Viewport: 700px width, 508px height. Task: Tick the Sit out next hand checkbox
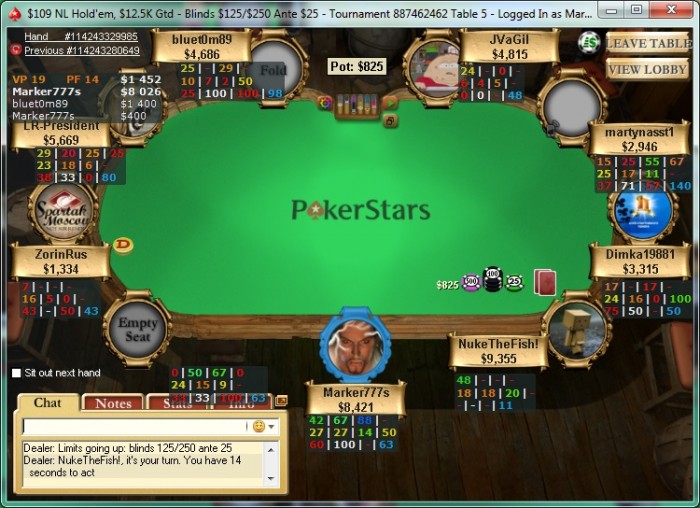pos(17,373)
